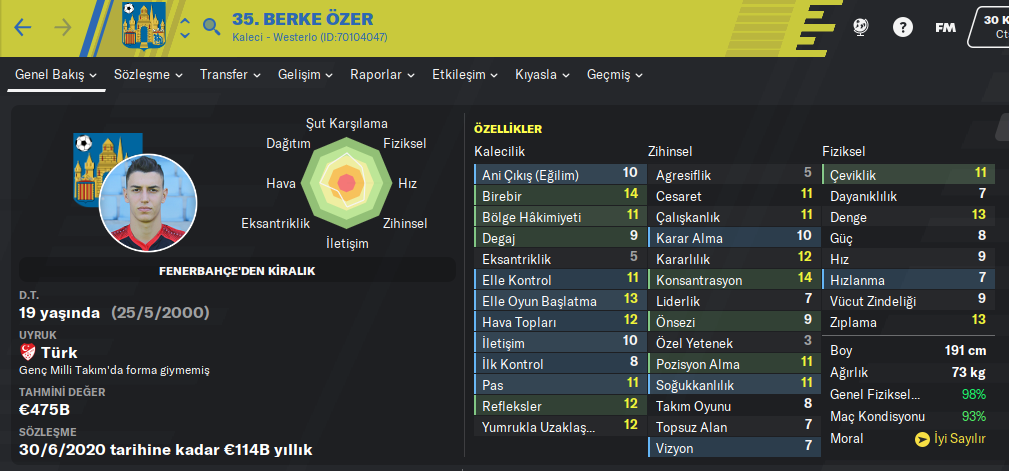Go back with the left arrow
1009x471 pixels.
[23, 27]
